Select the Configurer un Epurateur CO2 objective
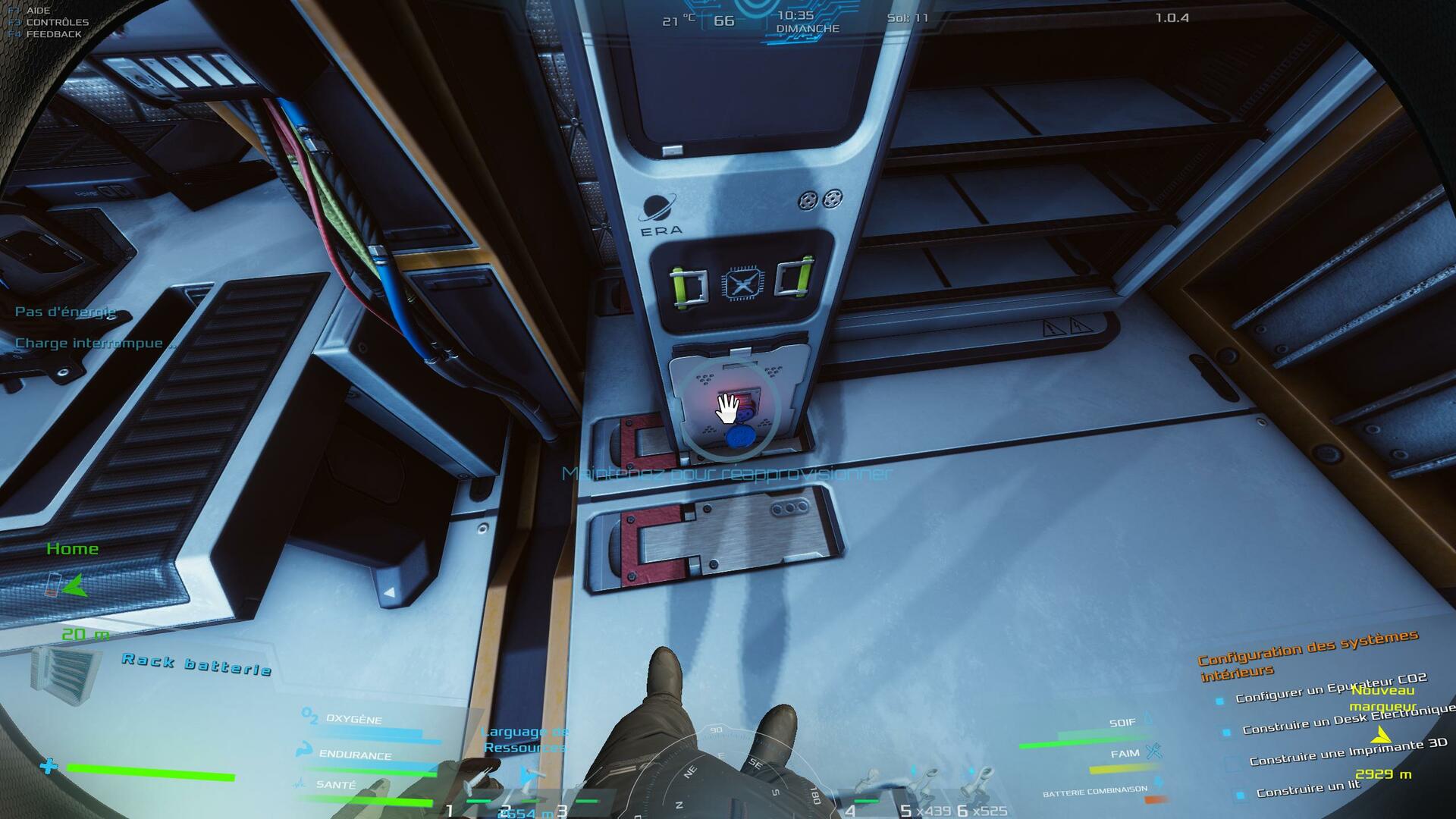Viewport: 1456px width, 819px height. (x=1331, y=687)
